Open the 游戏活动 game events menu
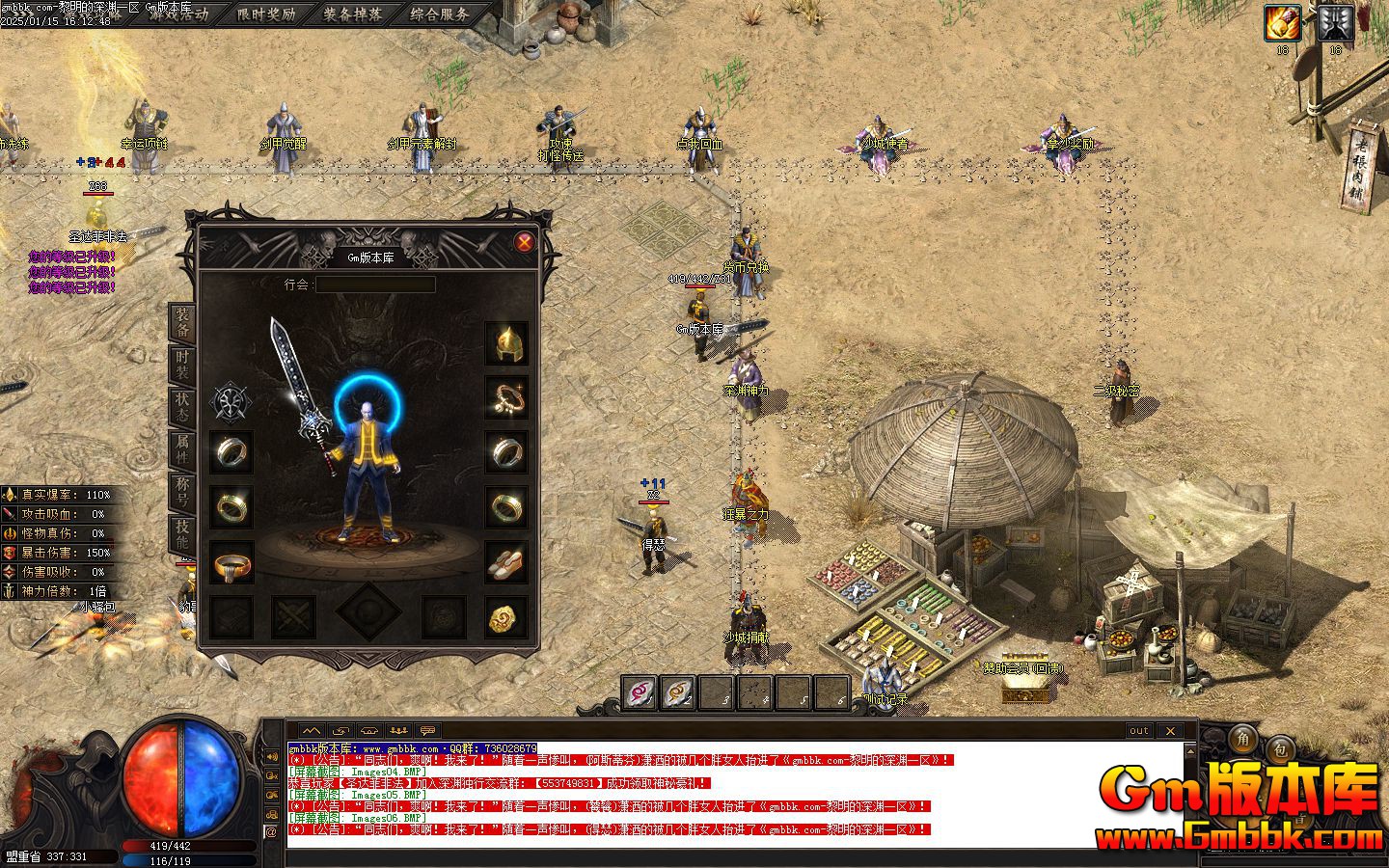The width and height of the screenshot is (1389, 868). (x=178, y=14)
